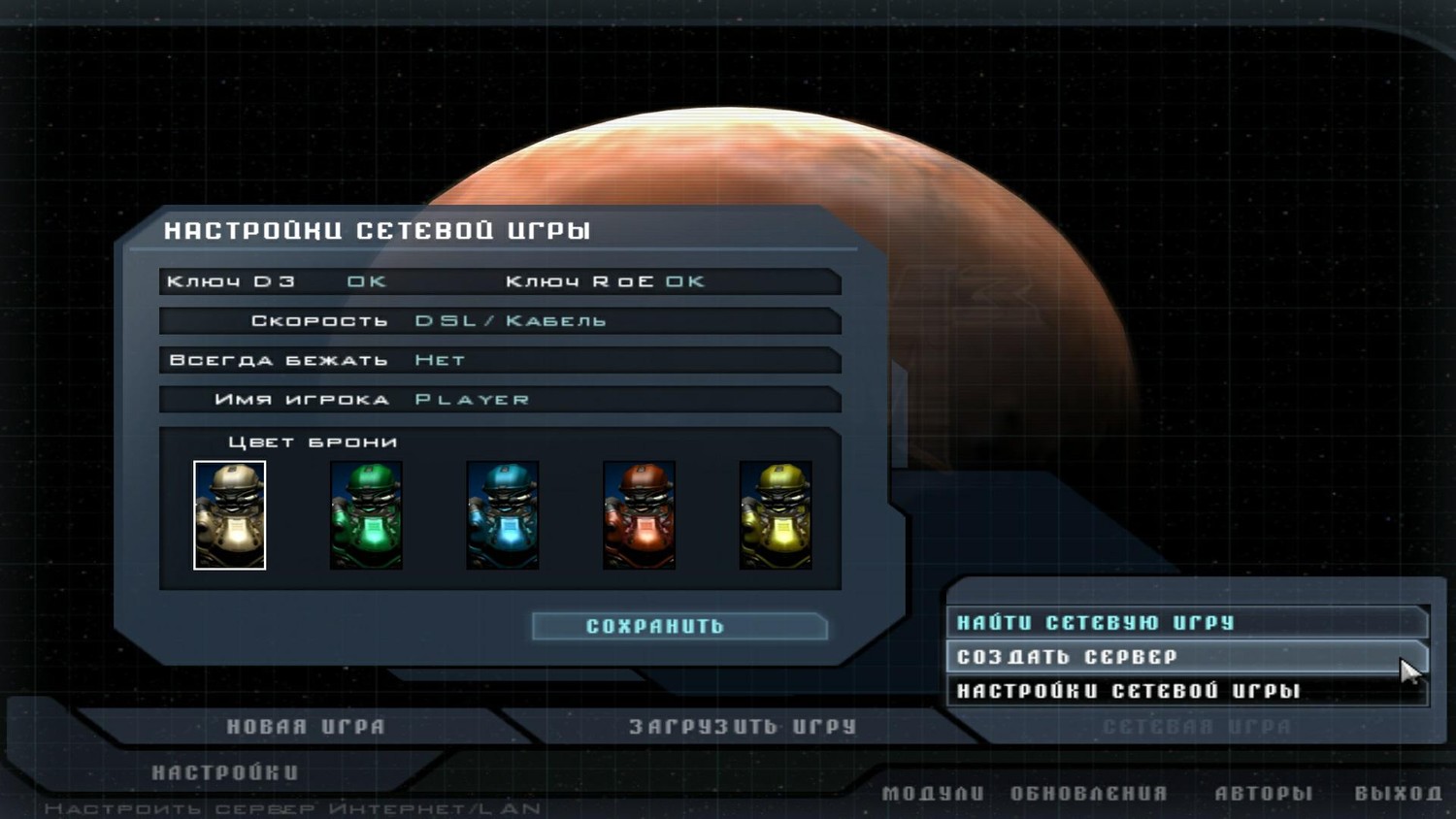This screenshot has width=1456, height=819.
Task: Toggle the Всегда бежать option
Action: point(441,360)
